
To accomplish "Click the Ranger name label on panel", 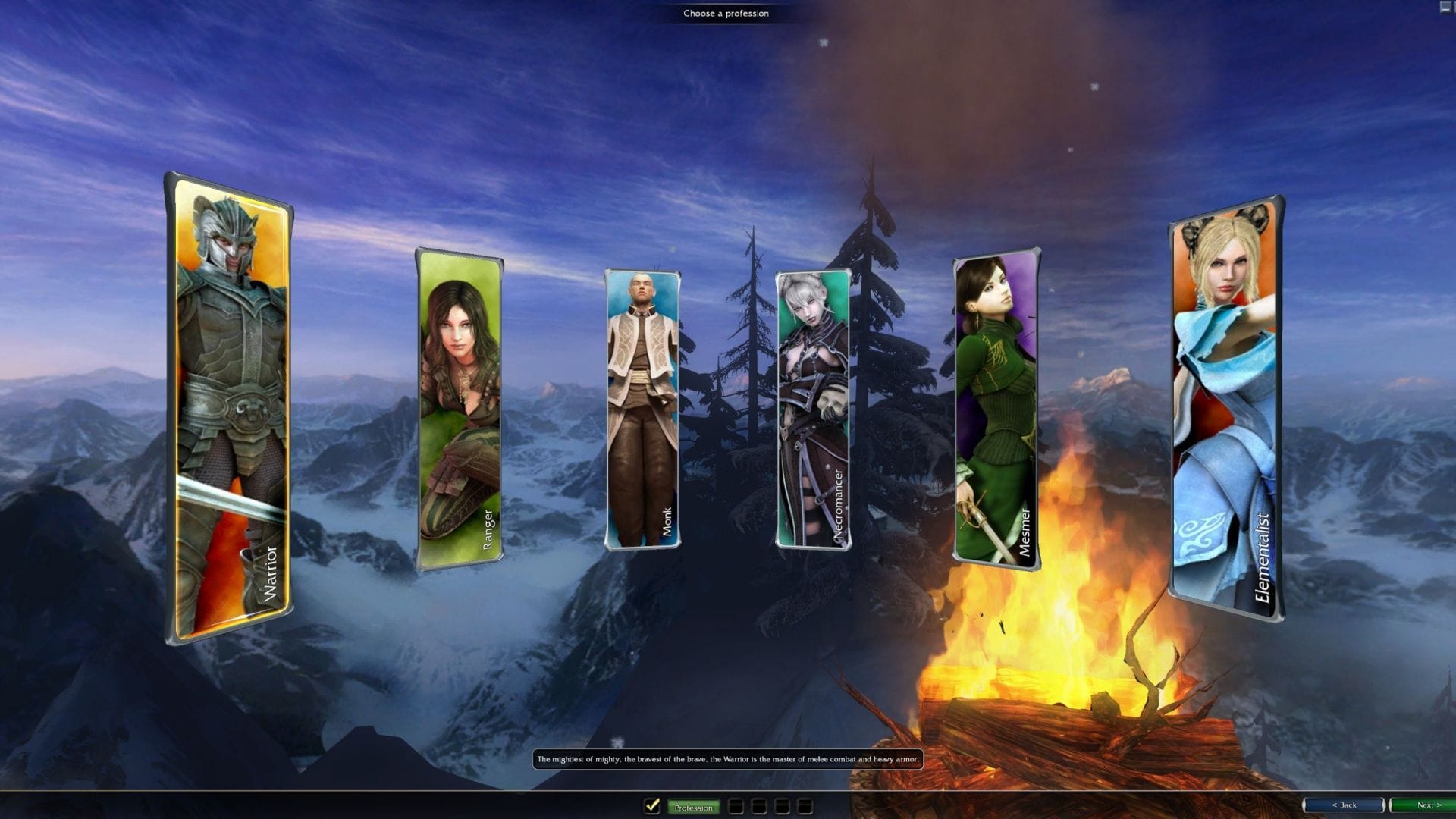I will click(x=488, y=525).
